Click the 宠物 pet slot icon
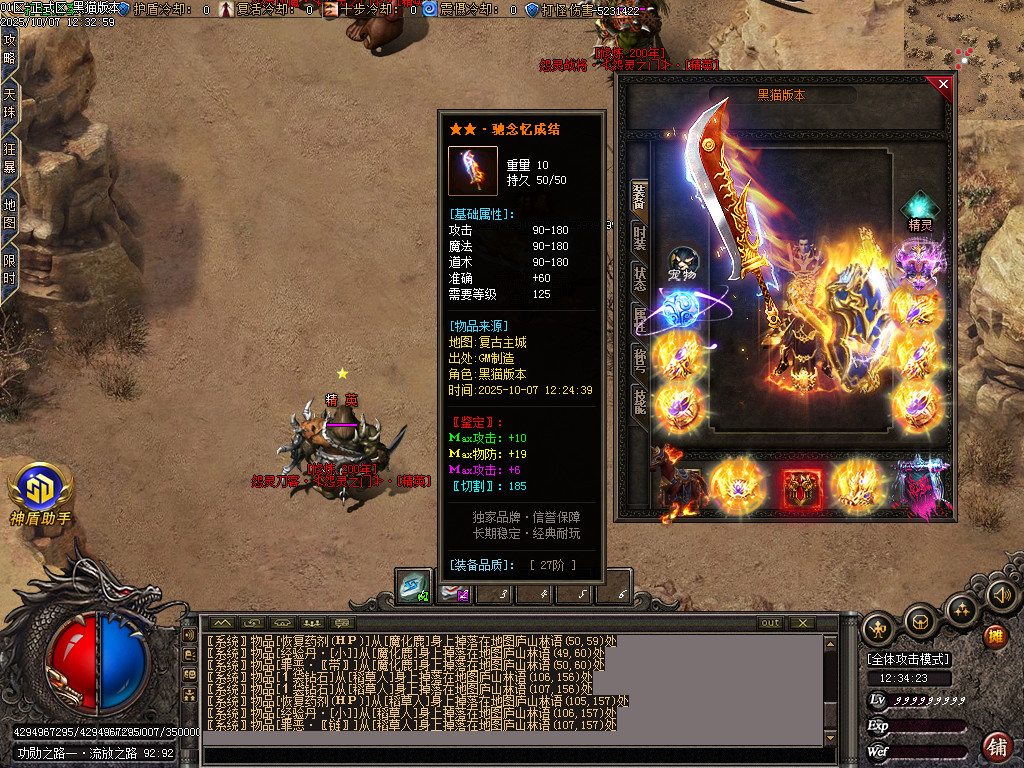 (x=683, y=263)
